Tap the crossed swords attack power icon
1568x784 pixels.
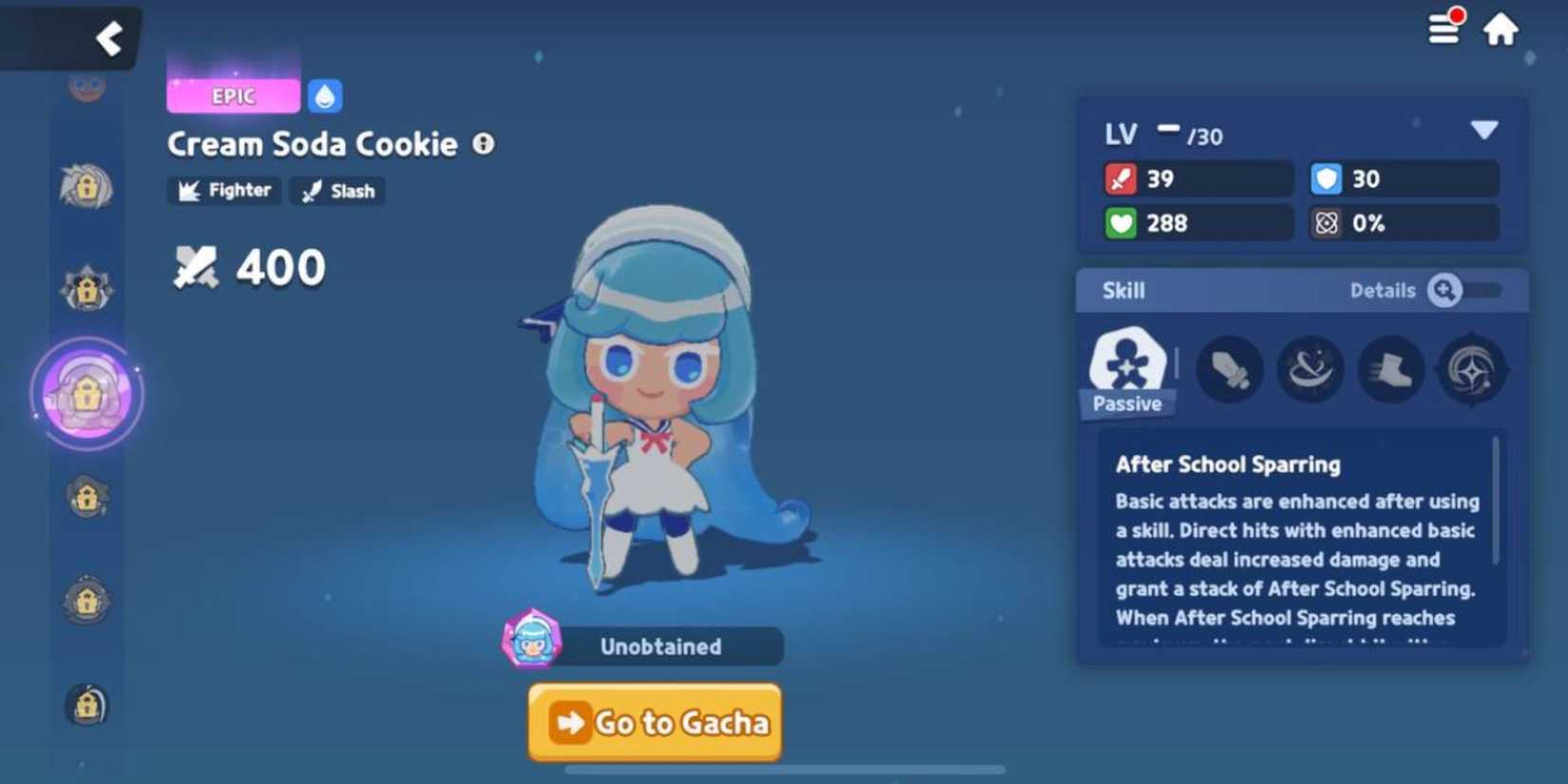point(197,267)
